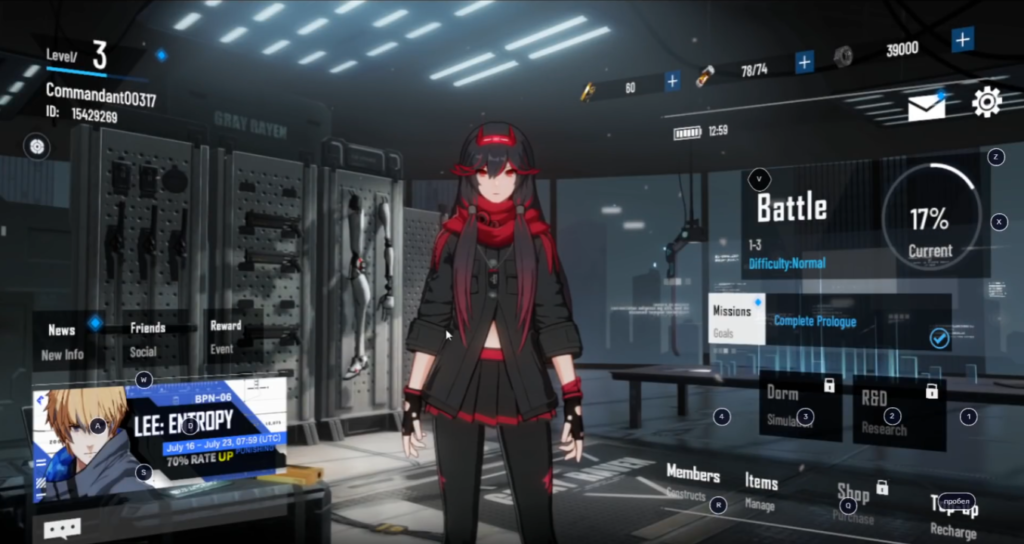Image resolution: width=1024 pixels, height=544 pixels.
Task: Open the Battle menu
Action: click(792, 208)
